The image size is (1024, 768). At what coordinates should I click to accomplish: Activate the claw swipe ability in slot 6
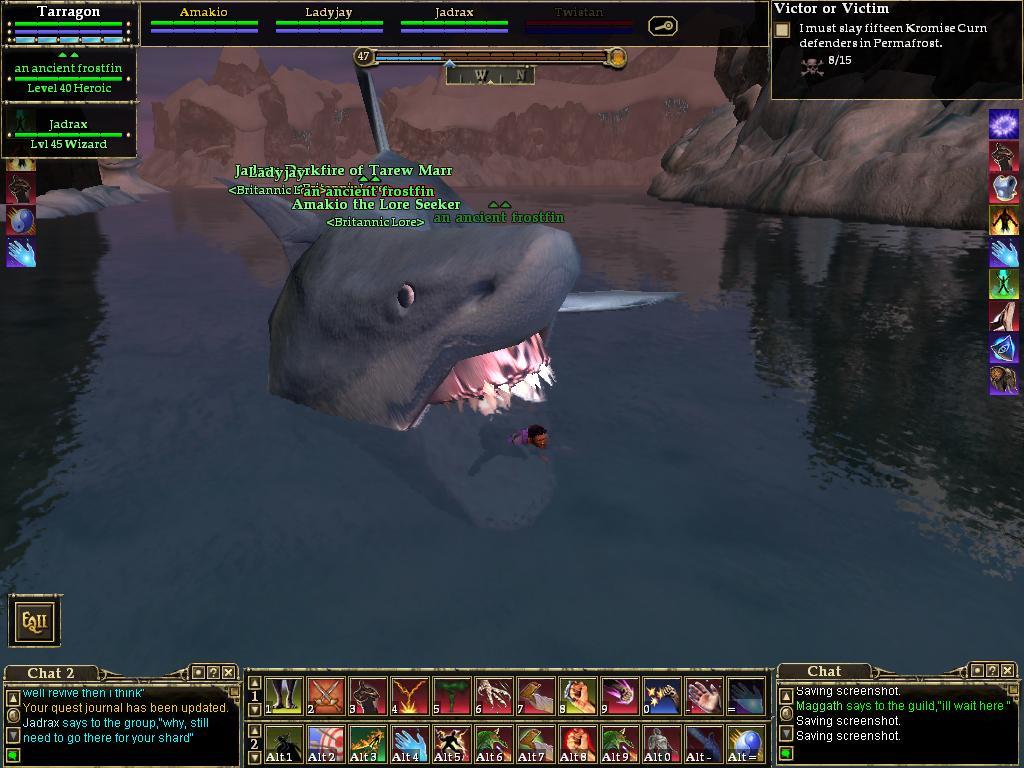(494, 696)
